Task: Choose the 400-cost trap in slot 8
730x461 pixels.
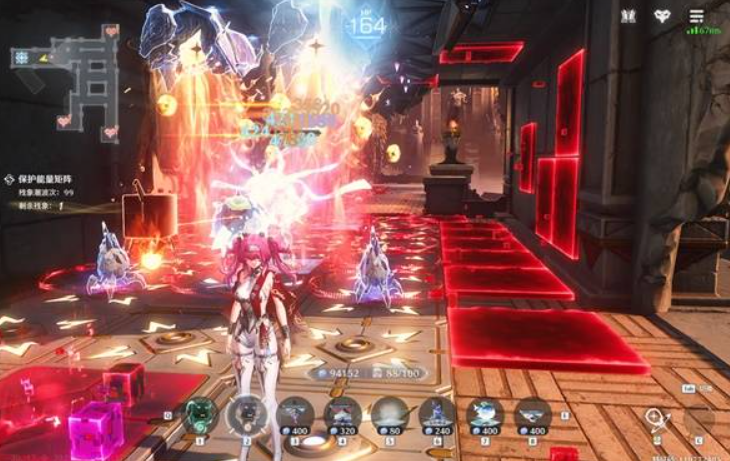Action: (x=533, y=415)
